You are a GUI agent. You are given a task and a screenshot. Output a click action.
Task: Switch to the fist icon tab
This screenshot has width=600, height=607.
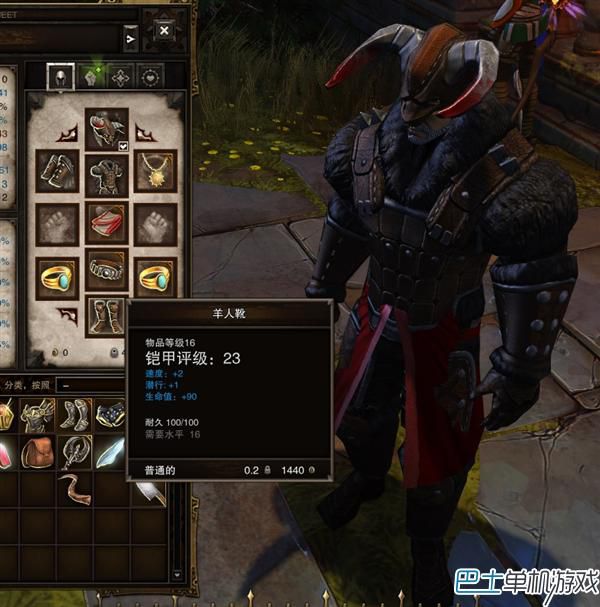[x=90, y=76]
